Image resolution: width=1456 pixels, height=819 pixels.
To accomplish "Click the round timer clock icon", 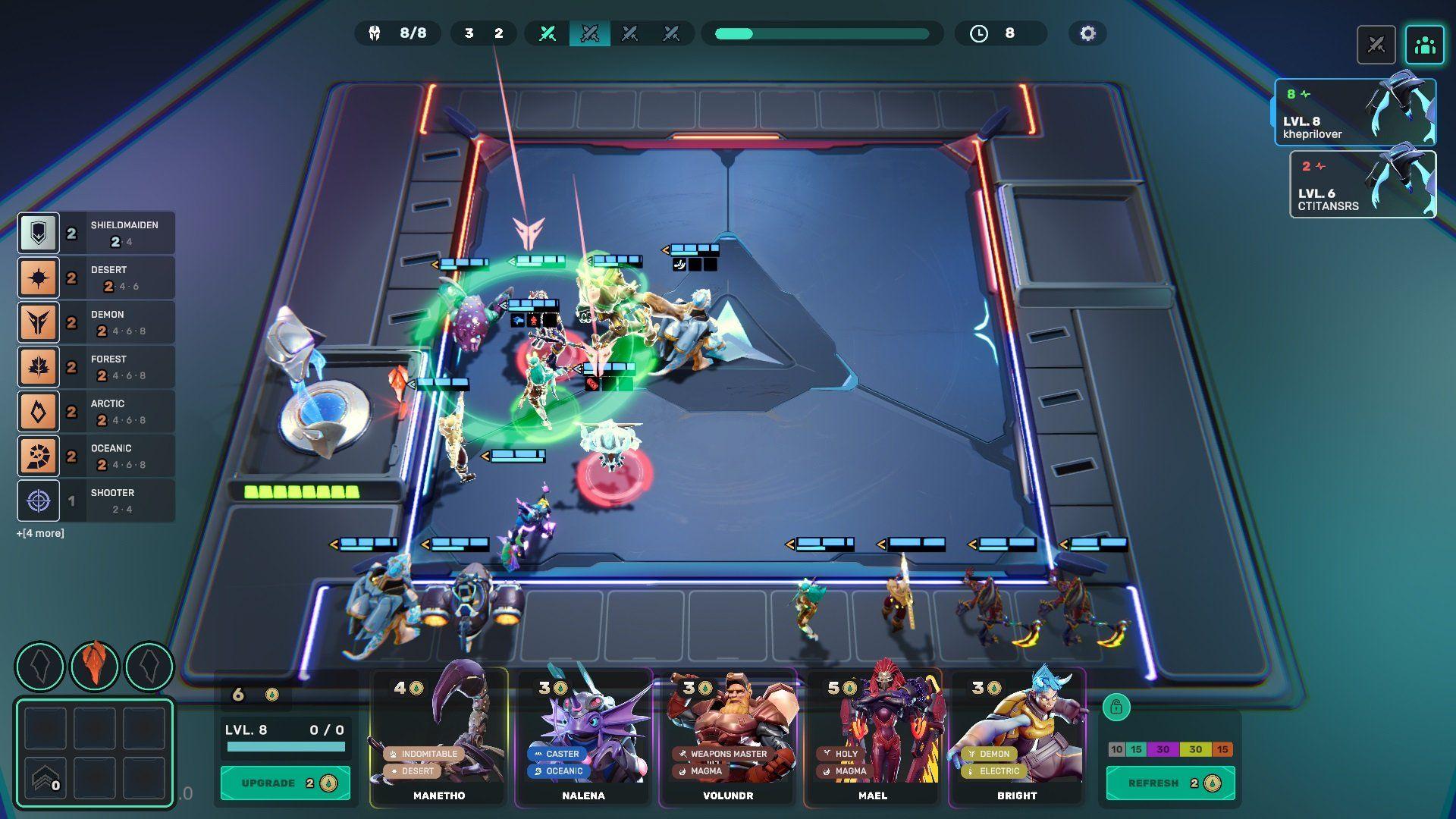I will [979, 33].
